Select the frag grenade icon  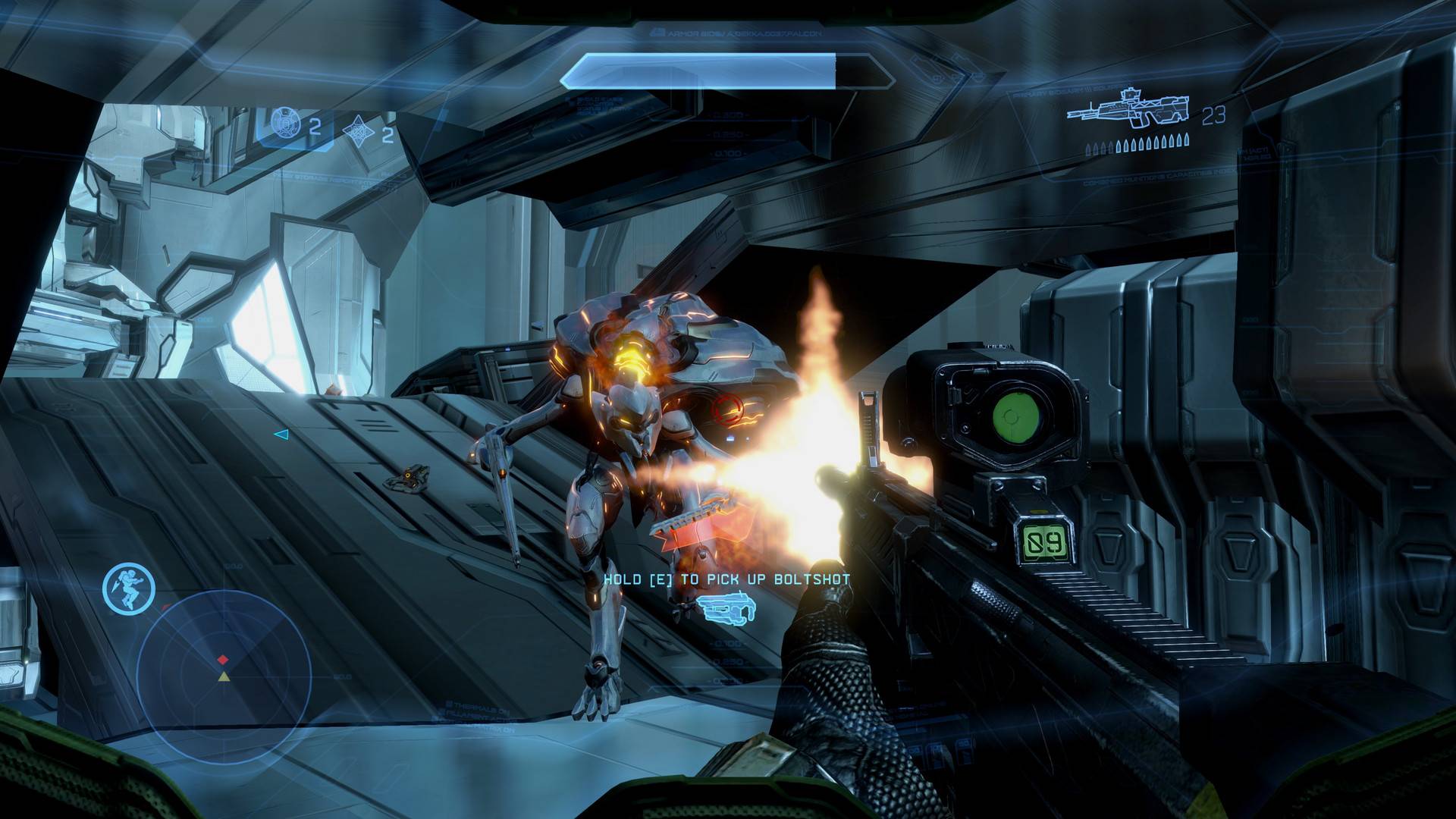(287, 124)
